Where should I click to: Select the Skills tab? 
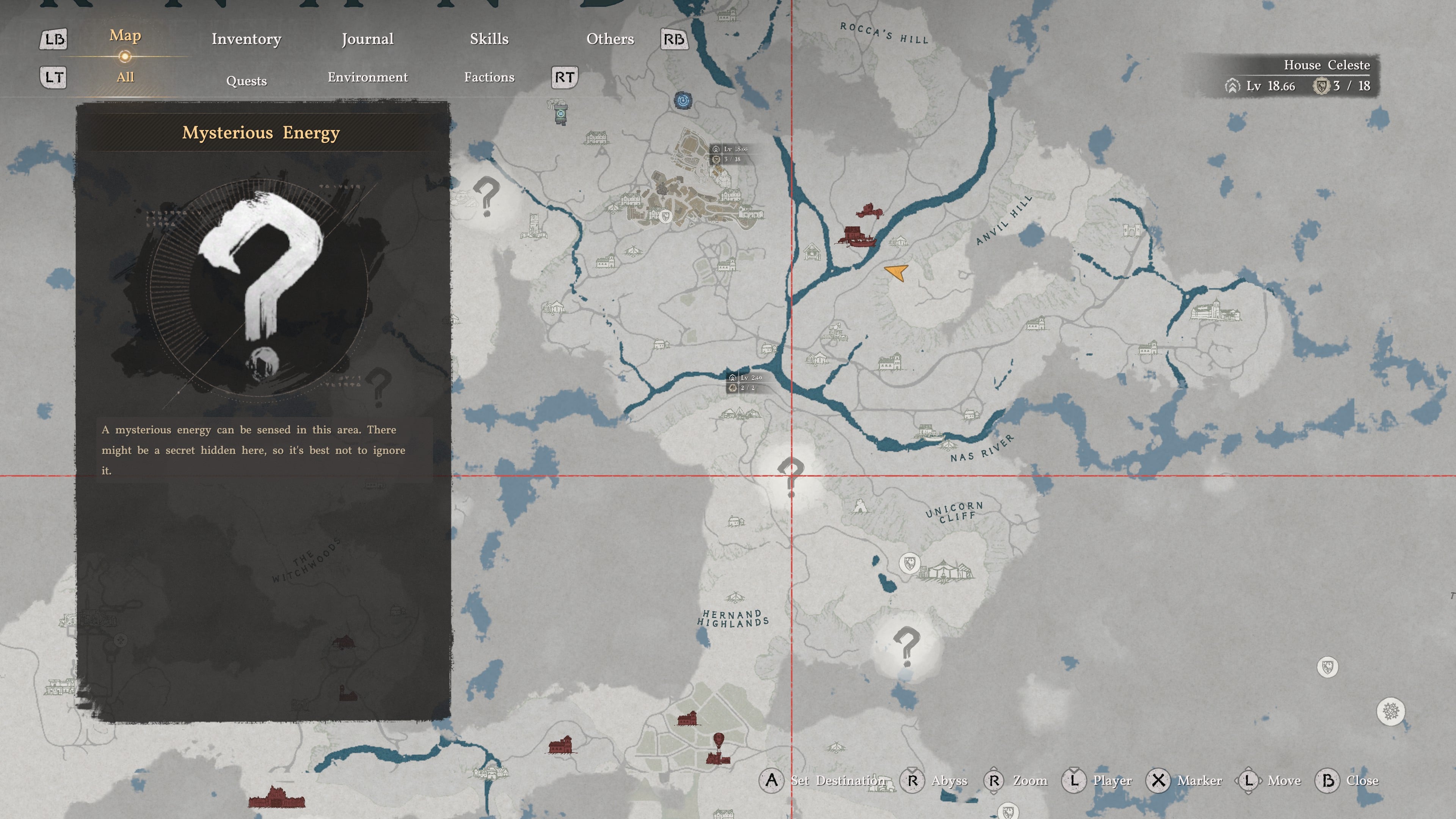click(x=489, y=39)
